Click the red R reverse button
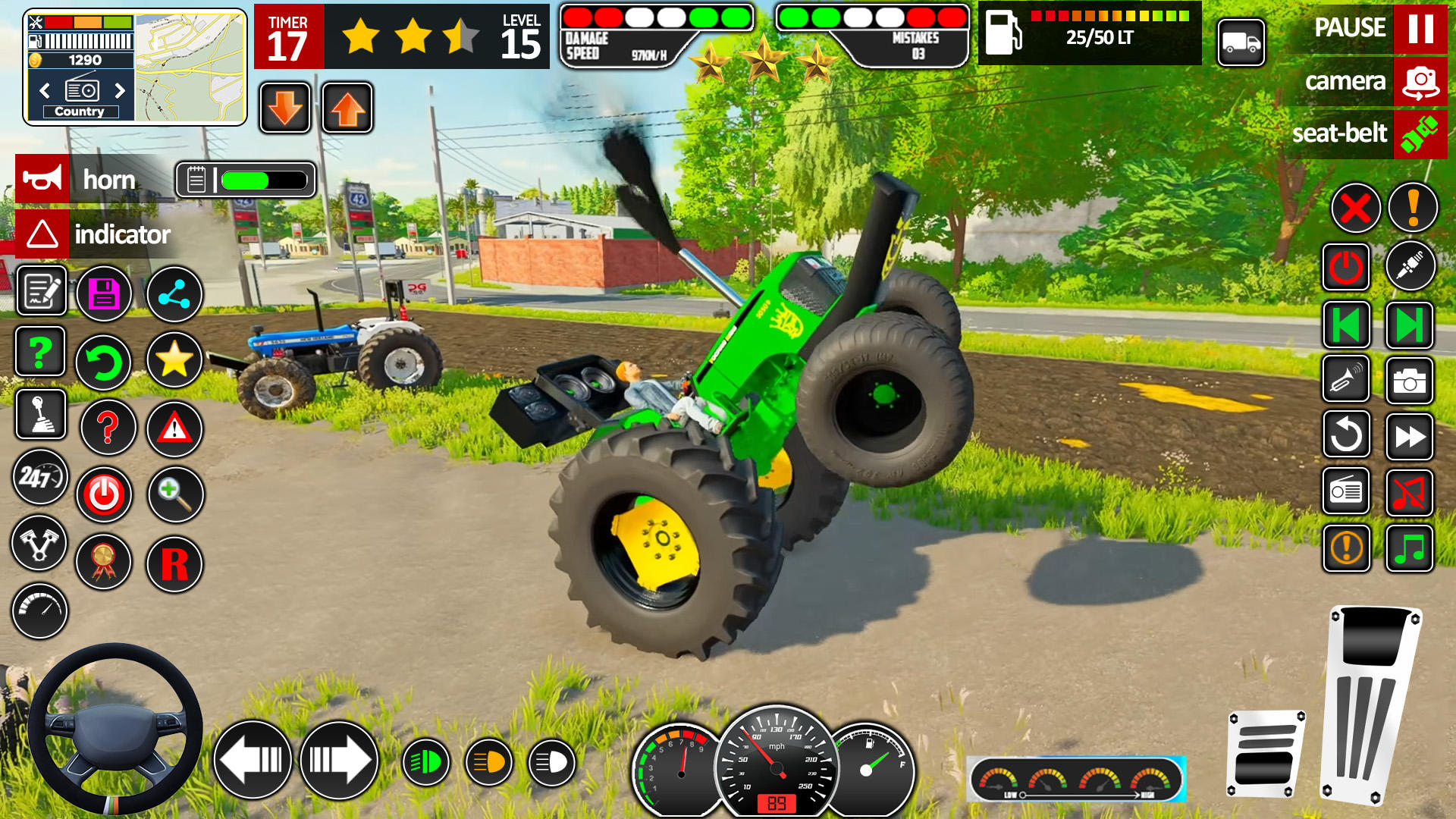This screenshot has width=1456, height=819. (x=174, y=564)
